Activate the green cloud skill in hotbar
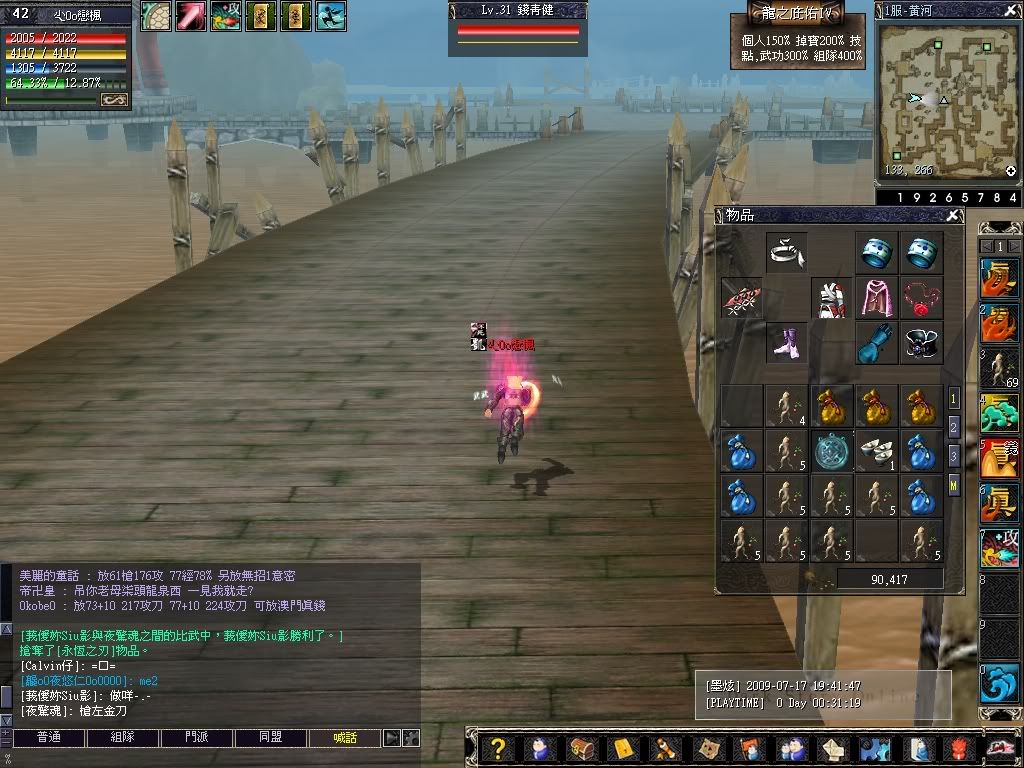 click(999, 412)
